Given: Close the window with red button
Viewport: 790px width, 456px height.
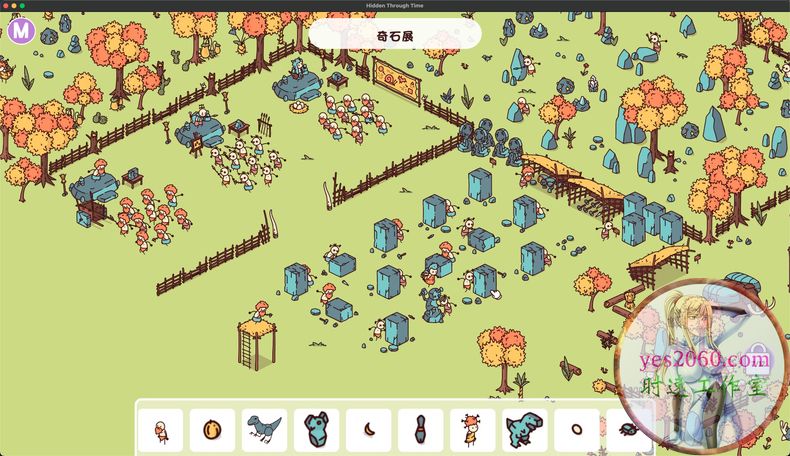Looking at the screenshot, I should coord(6,6).
